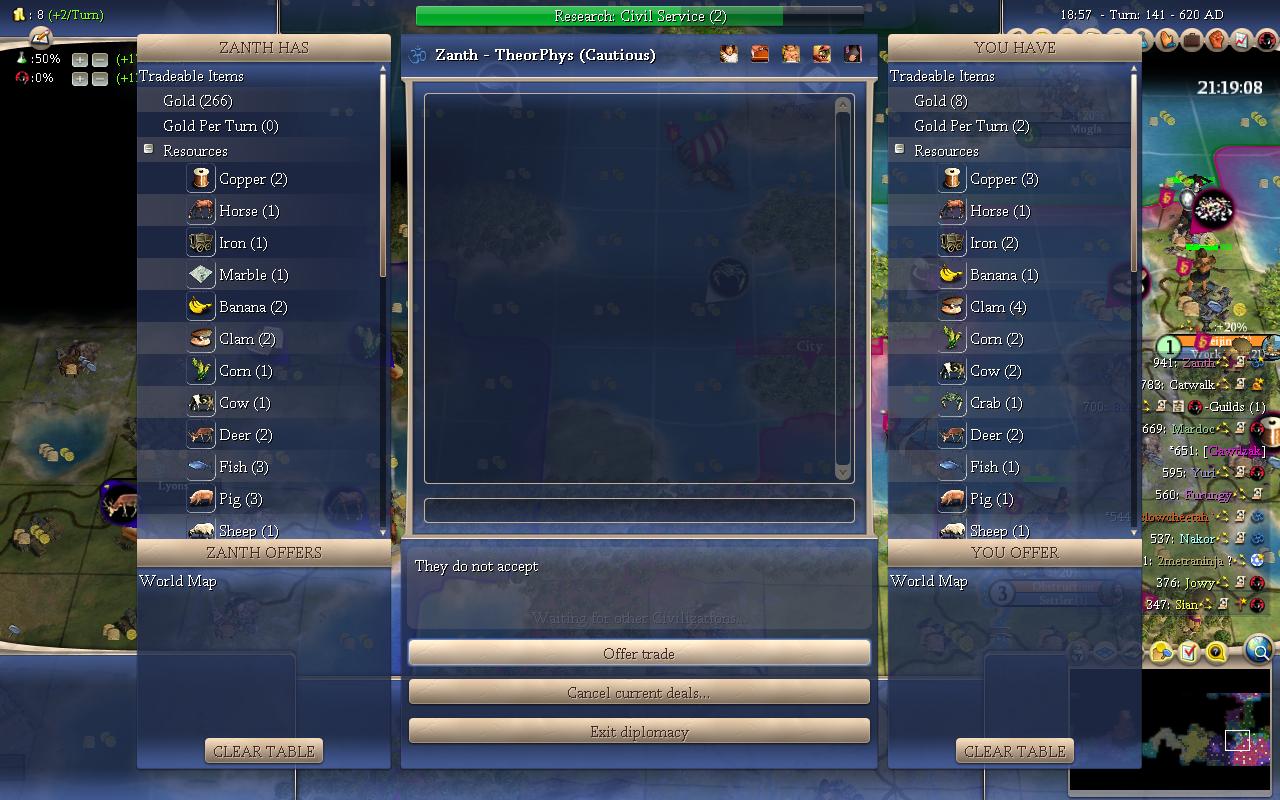
Task: Select Zanth's Gold (266) item
Action: point(198,101)
